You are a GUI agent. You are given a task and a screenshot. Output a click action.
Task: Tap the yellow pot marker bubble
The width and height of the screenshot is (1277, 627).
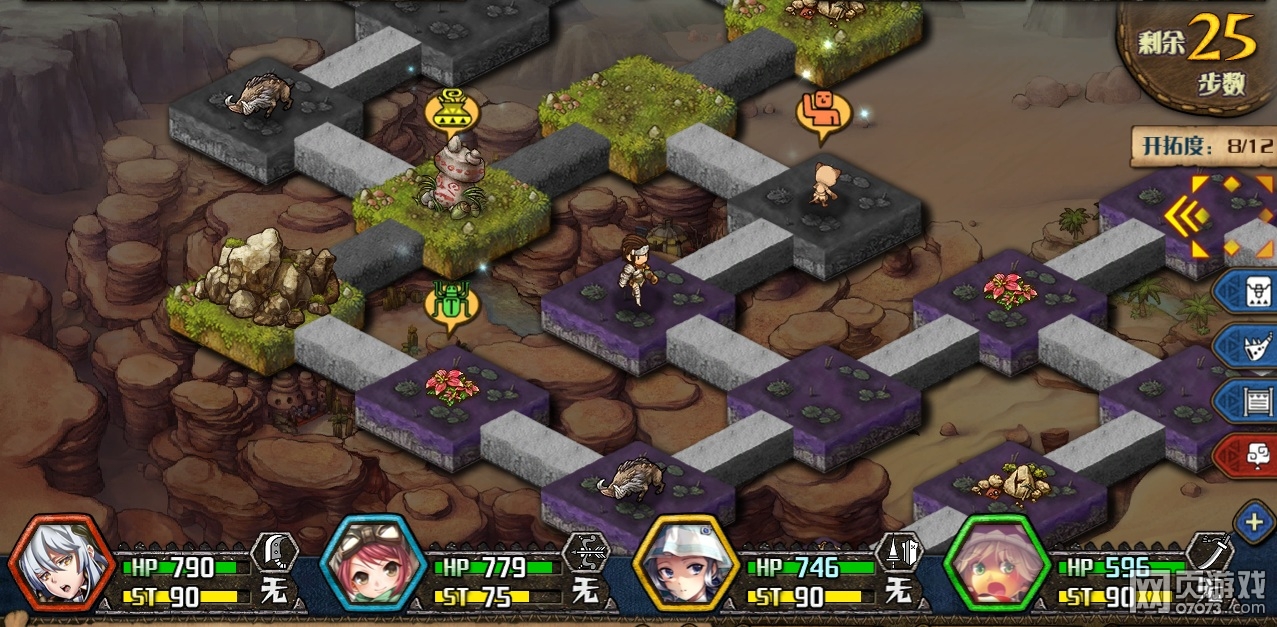click(x=452, y=111)
